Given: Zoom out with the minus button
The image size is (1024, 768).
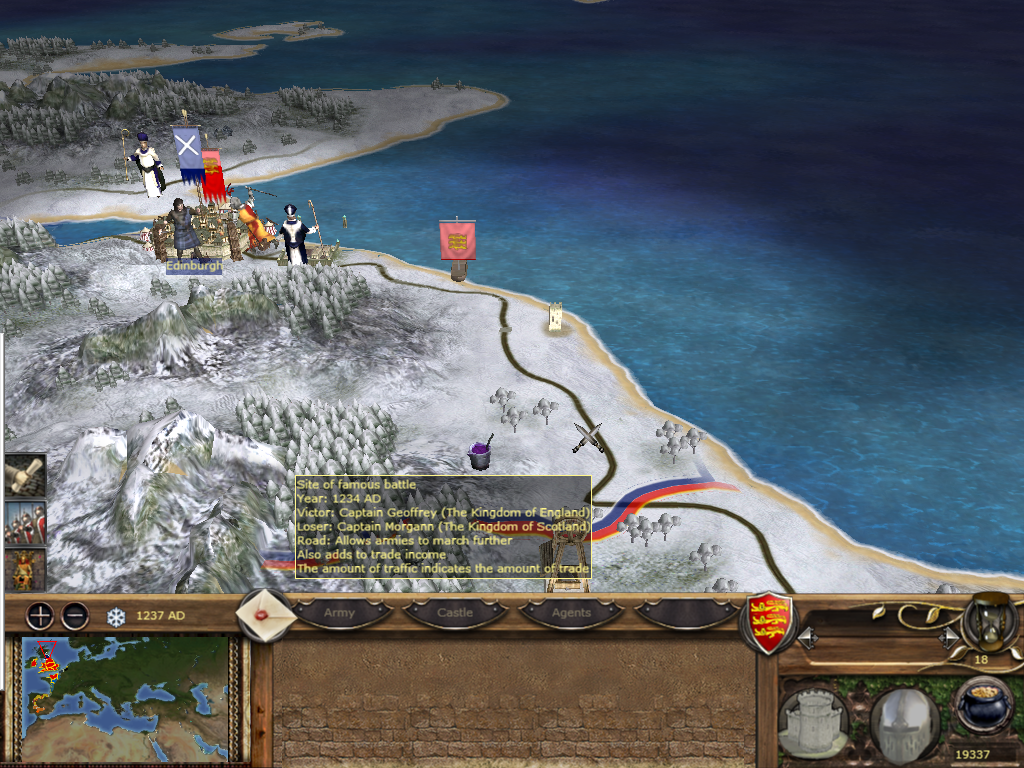Looking at the screenshot, I should point(75,616).
